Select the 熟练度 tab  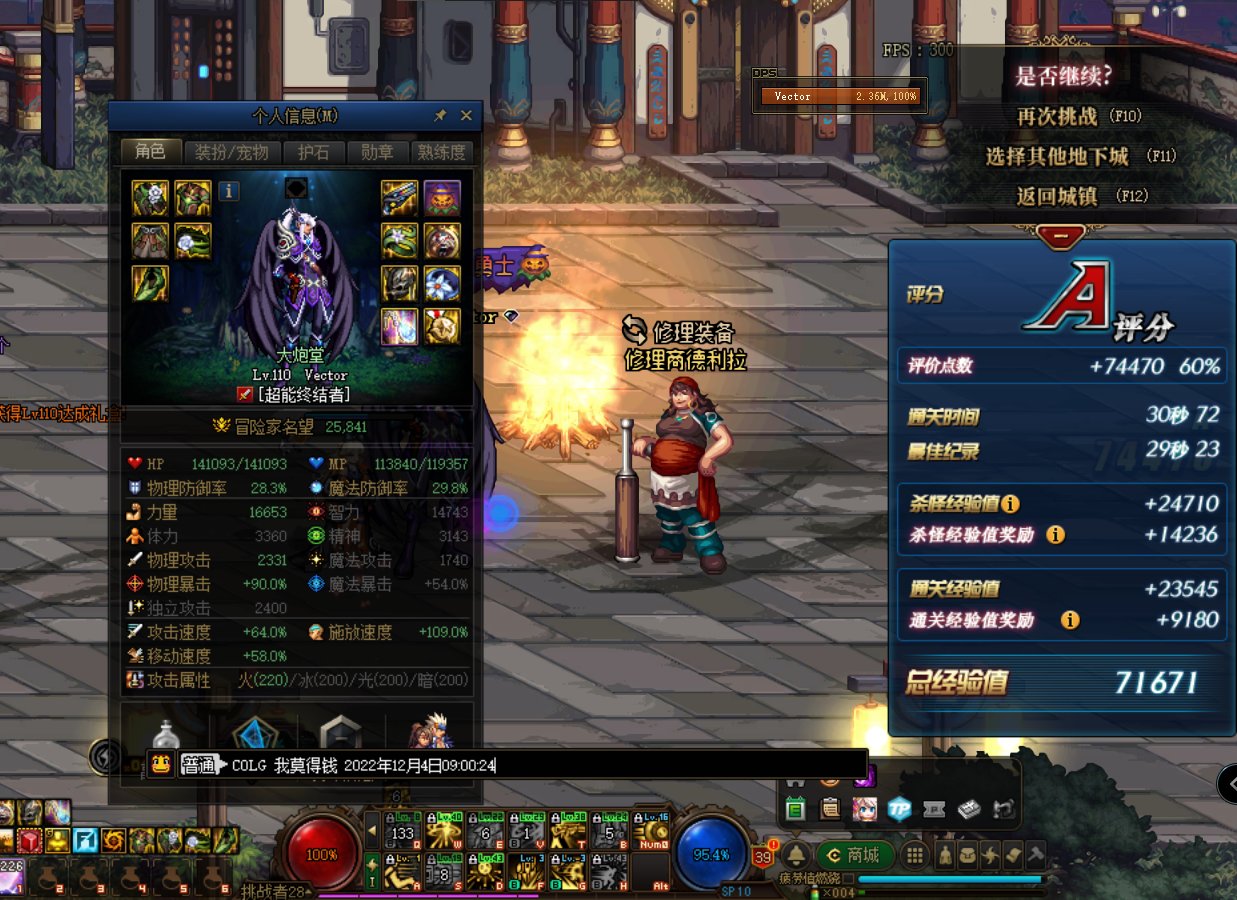point(441,152)
